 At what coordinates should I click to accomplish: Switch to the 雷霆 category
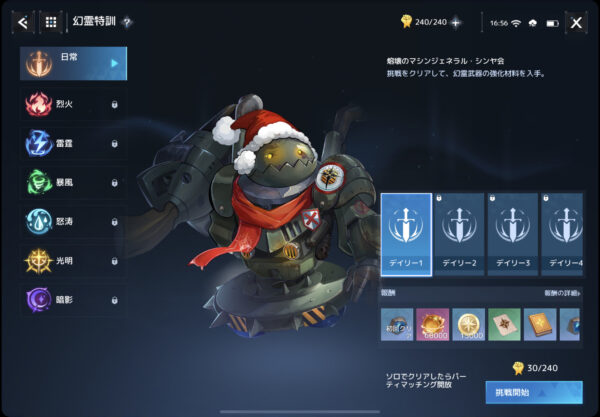click(74, 143)
